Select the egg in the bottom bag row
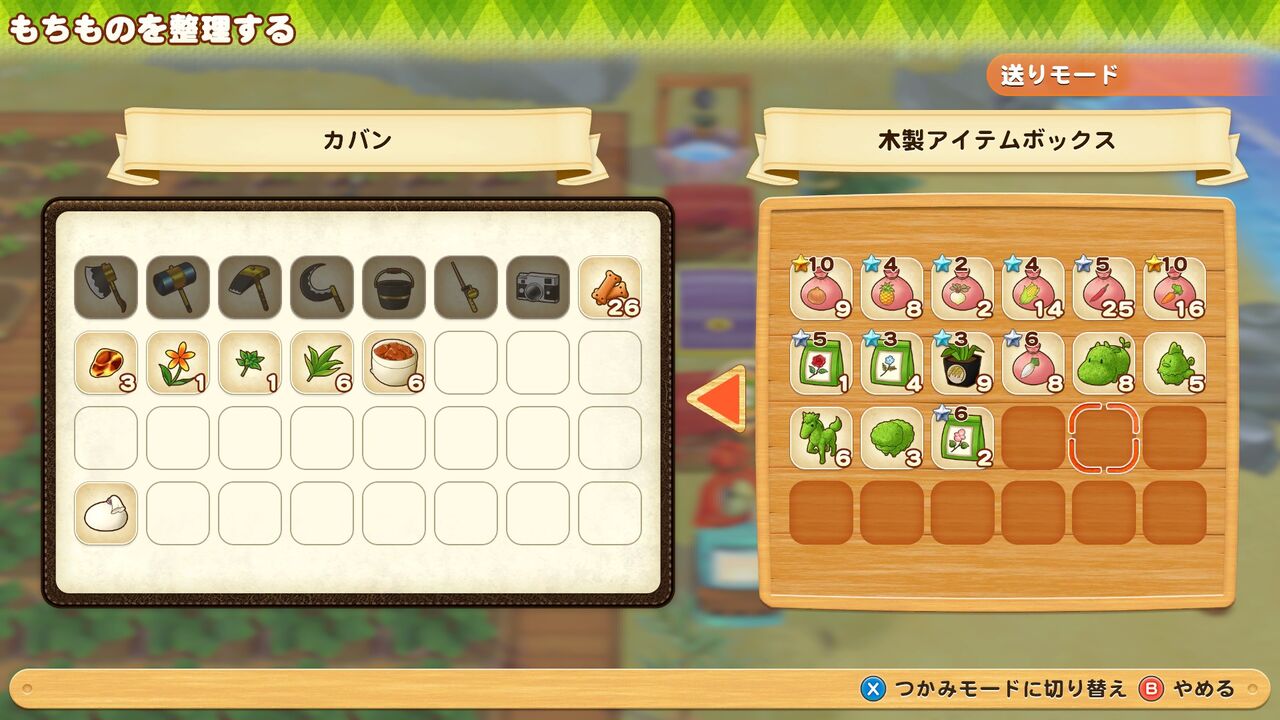 coord(105,512)
